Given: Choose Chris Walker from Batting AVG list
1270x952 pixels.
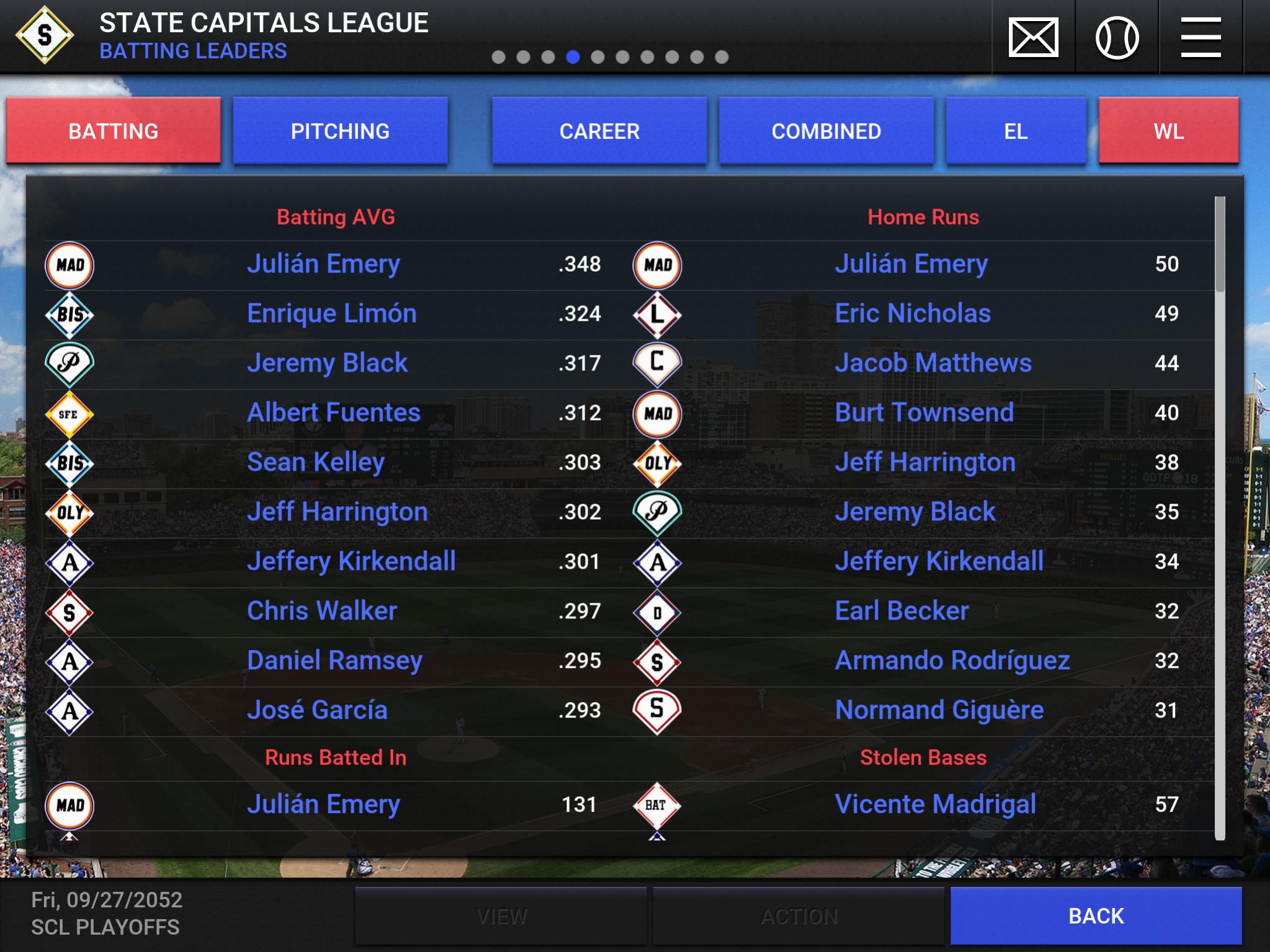Looking at the screenshot, I should pos(322,612).
